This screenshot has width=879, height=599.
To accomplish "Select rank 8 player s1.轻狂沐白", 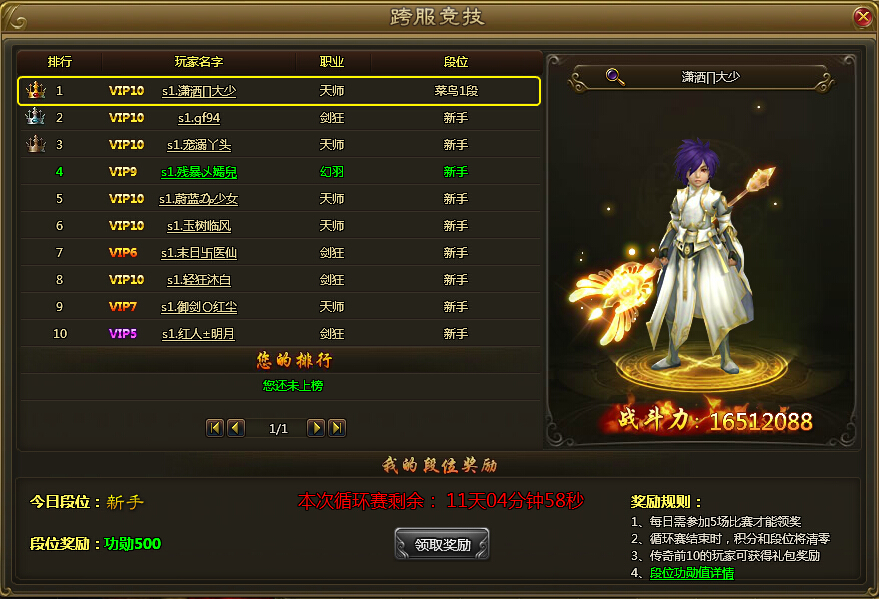I will 199,280.
